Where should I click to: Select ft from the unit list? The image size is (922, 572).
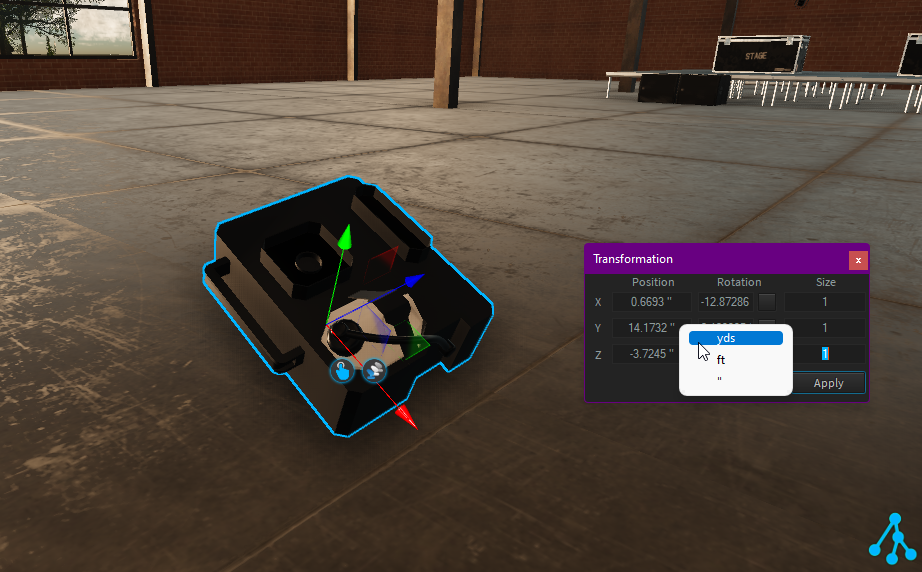735,360
